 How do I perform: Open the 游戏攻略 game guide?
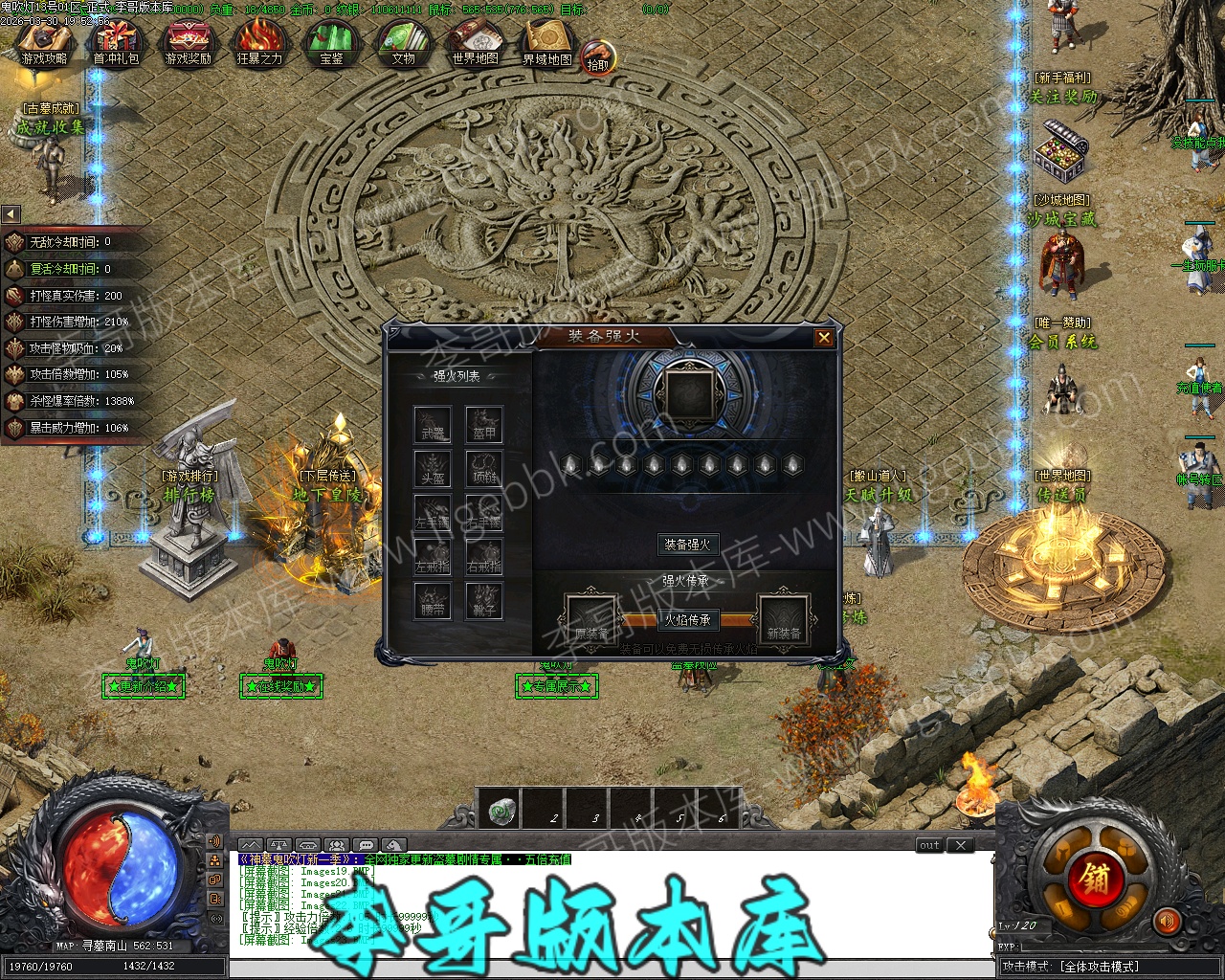point(44,45)
